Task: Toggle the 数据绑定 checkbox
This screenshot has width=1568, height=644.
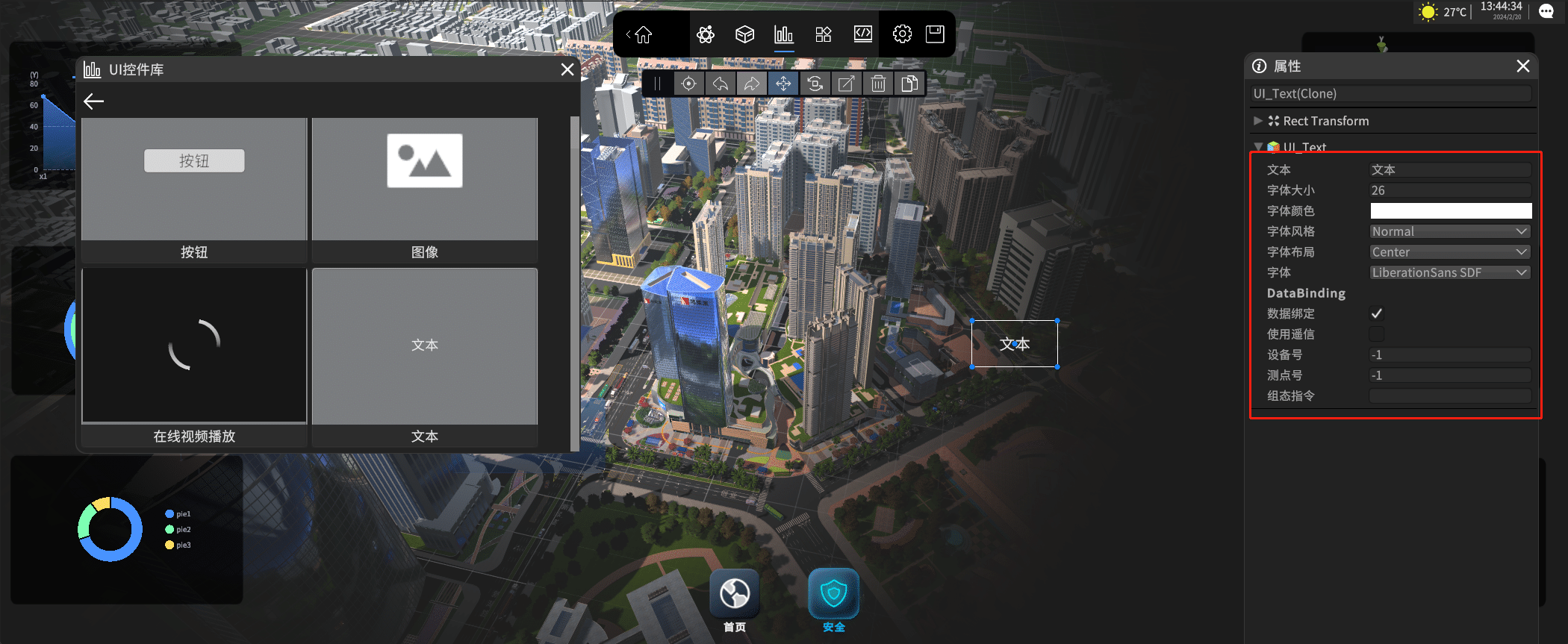Action: click(1377, 313)
